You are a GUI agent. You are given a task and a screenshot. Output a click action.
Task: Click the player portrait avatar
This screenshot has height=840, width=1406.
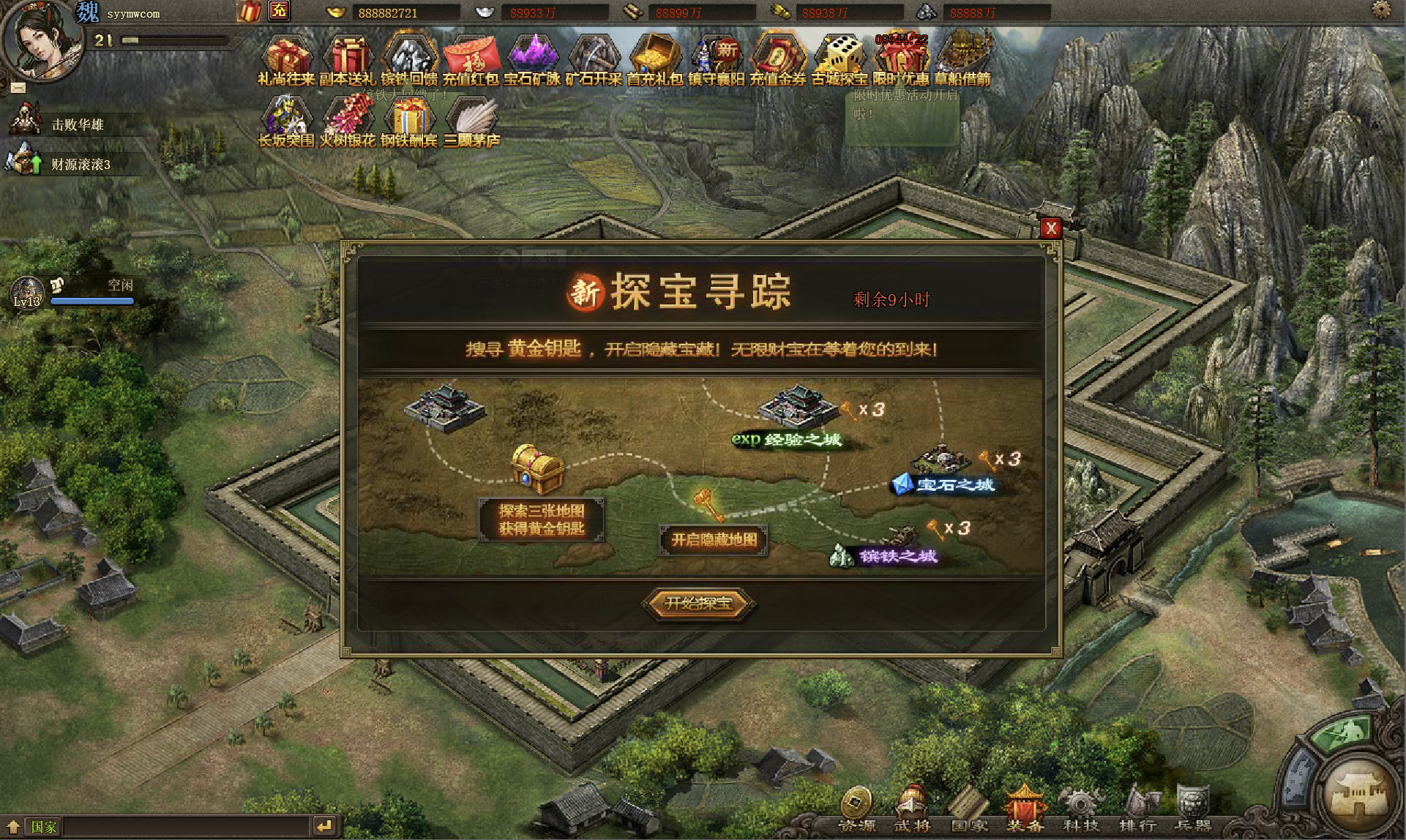42,40
